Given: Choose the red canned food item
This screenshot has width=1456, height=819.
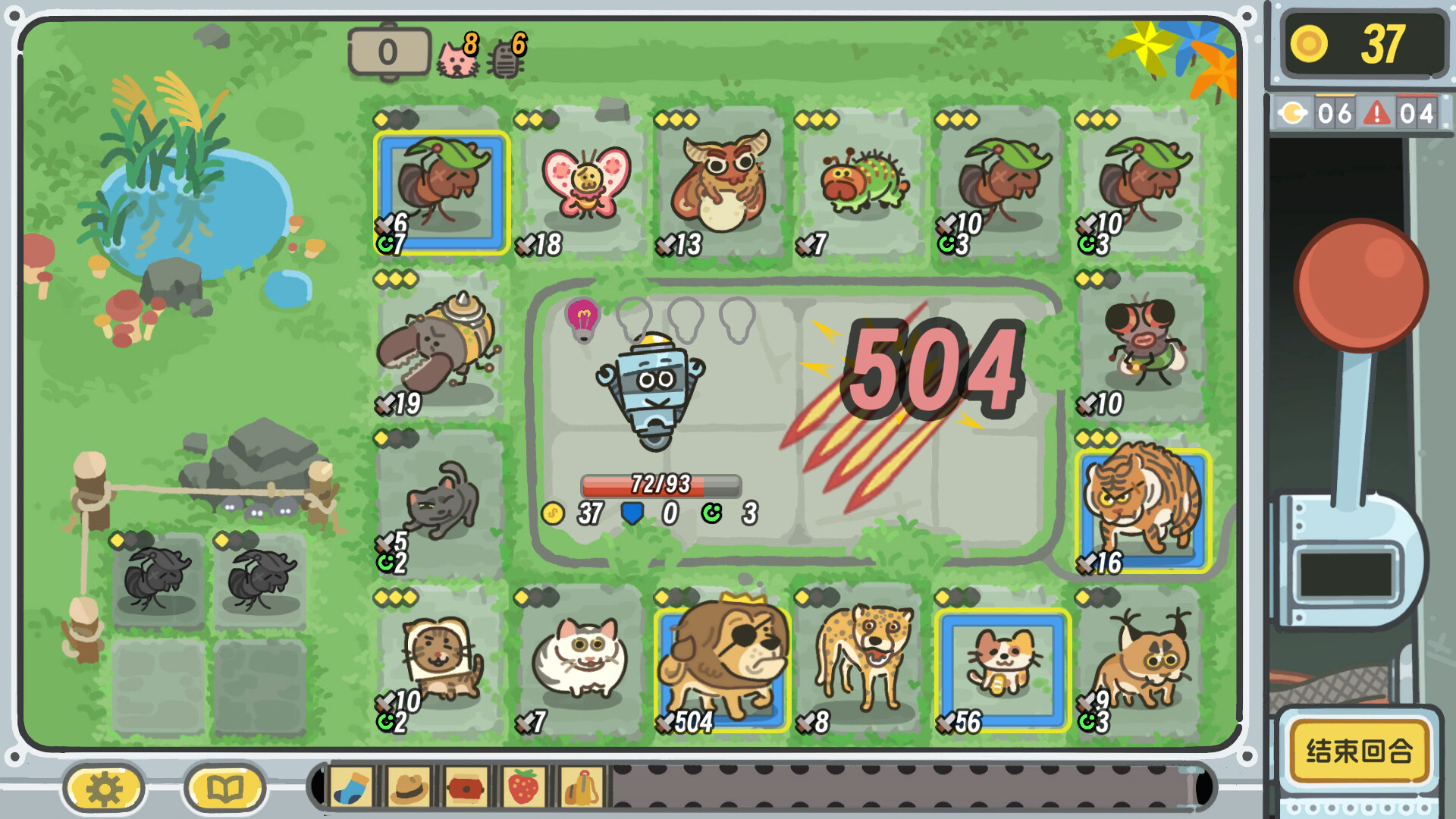Looking at the screenshot, I should (464, 788).
